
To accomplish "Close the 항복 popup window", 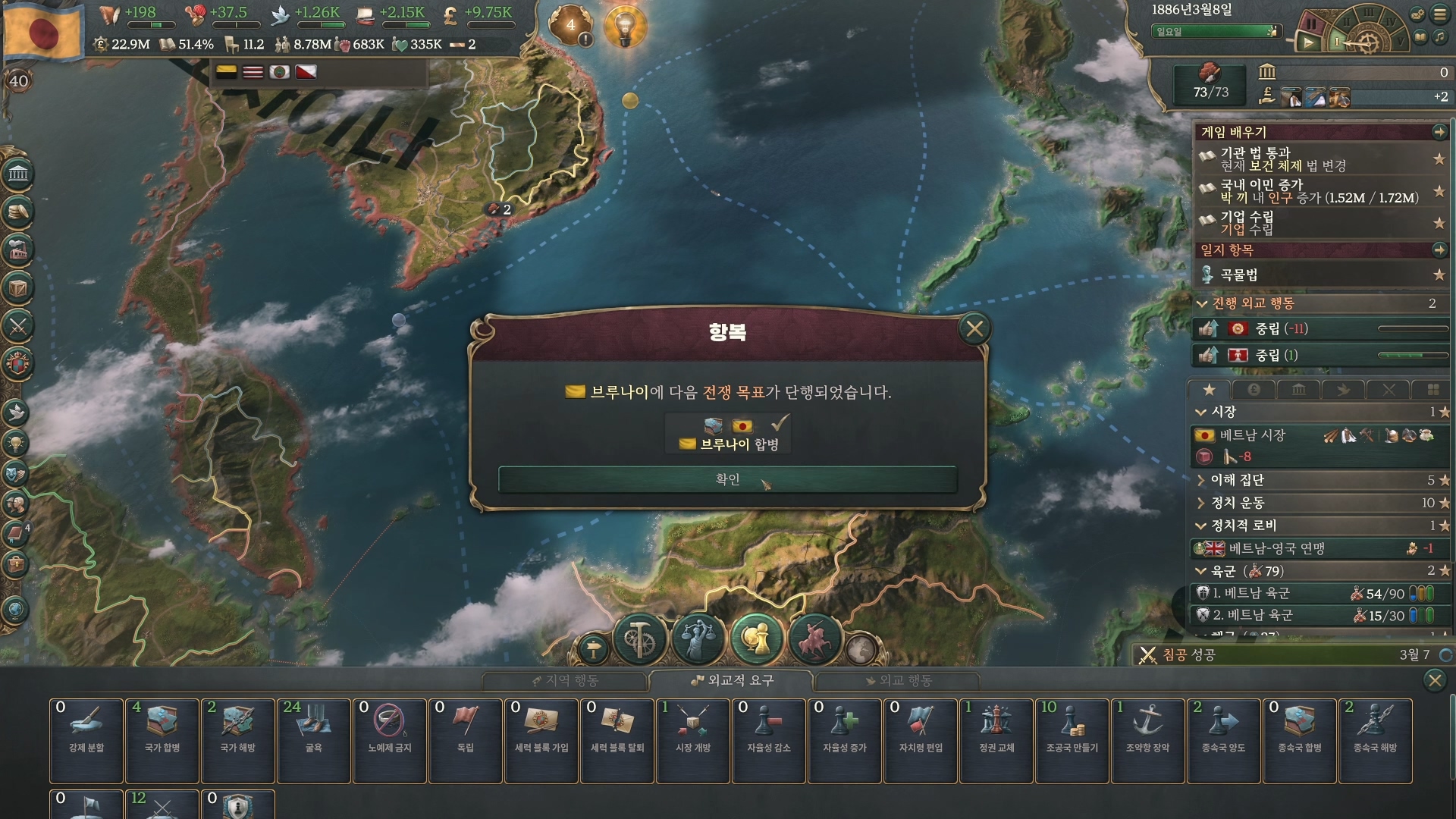I will [x=974, y=328].
